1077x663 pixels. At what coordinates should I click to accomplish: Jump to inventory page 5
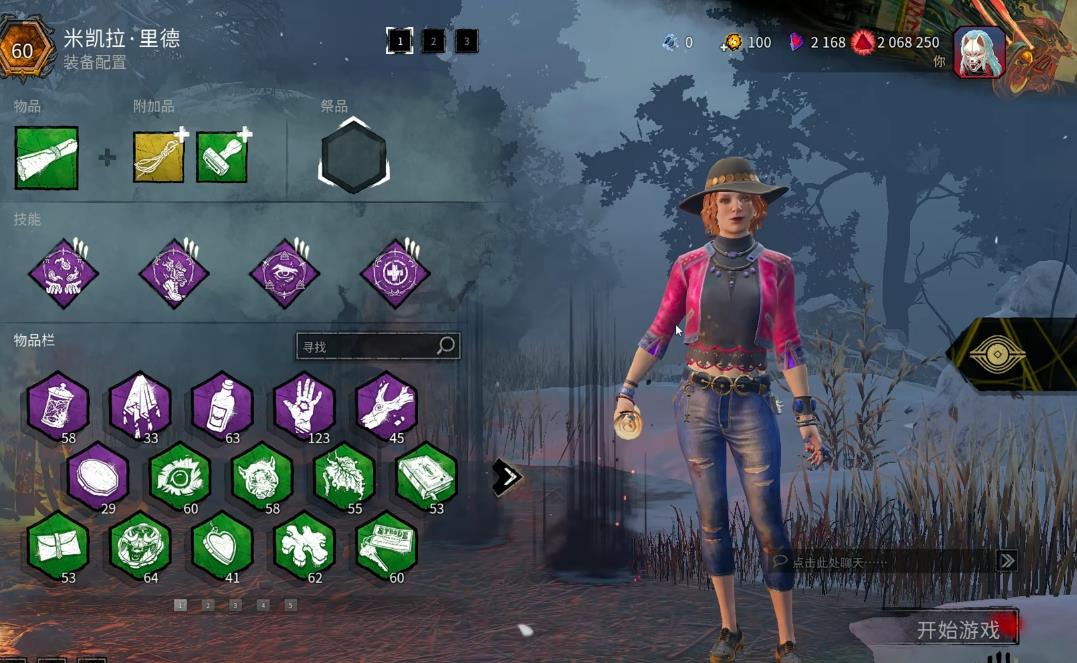pos(290,605)
